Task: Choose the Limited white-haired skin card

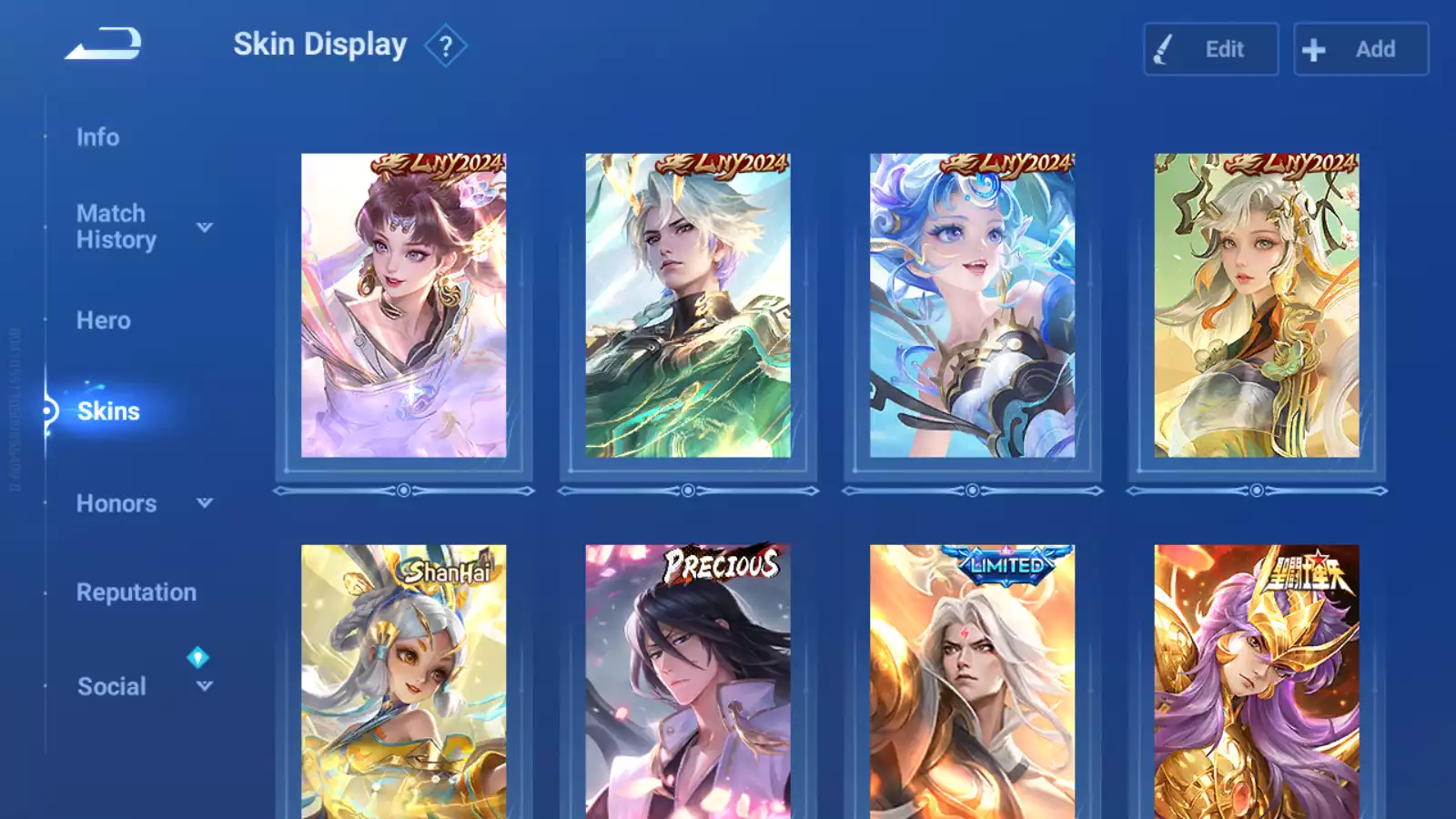Action: click(x=972, y=681)
